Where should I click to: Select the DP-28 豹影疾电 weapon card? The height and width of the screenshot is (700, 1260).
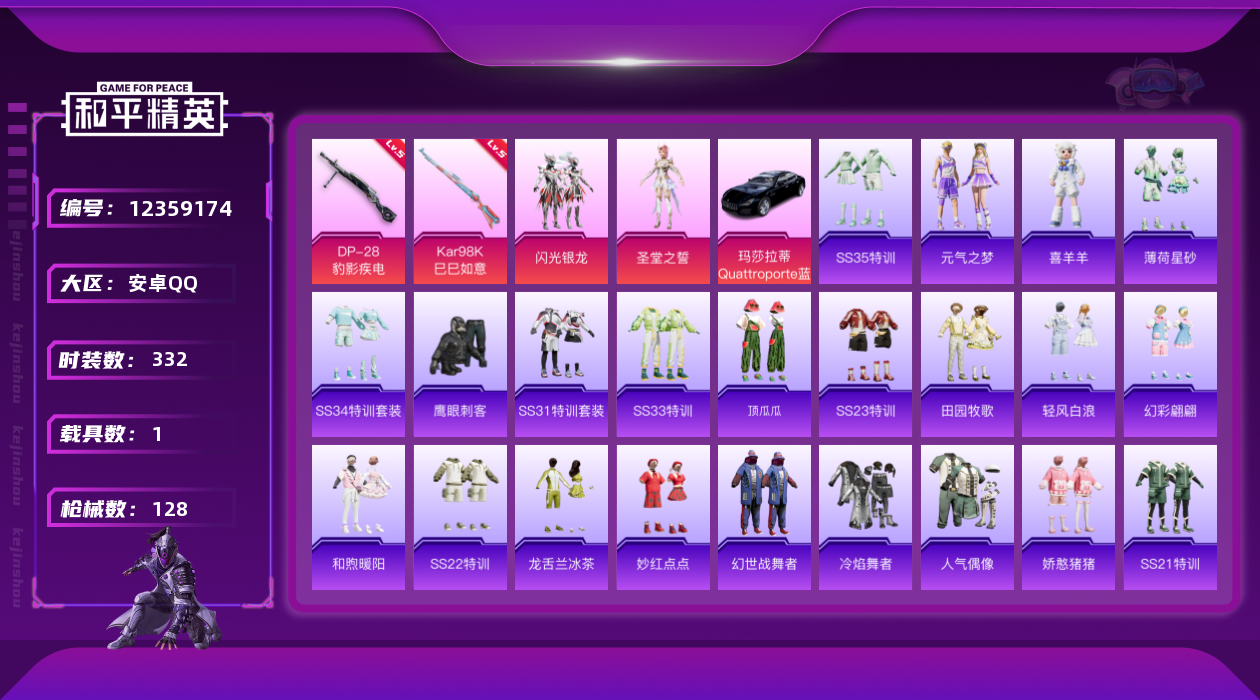[x=358, y=210]
